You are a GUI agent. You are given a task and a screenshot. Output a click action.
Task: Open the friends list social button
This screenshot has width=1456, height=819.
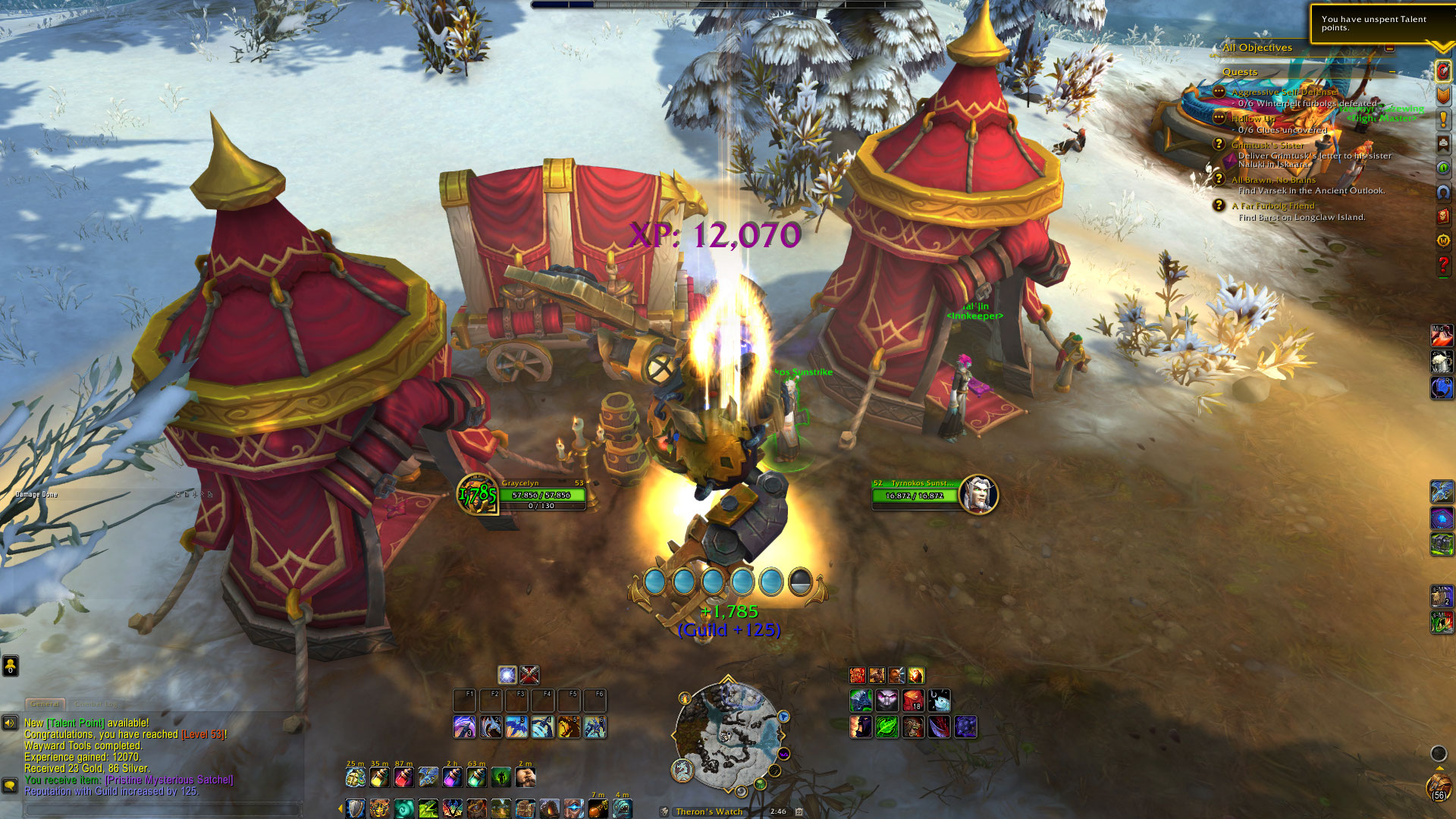(x=10, y=666)
